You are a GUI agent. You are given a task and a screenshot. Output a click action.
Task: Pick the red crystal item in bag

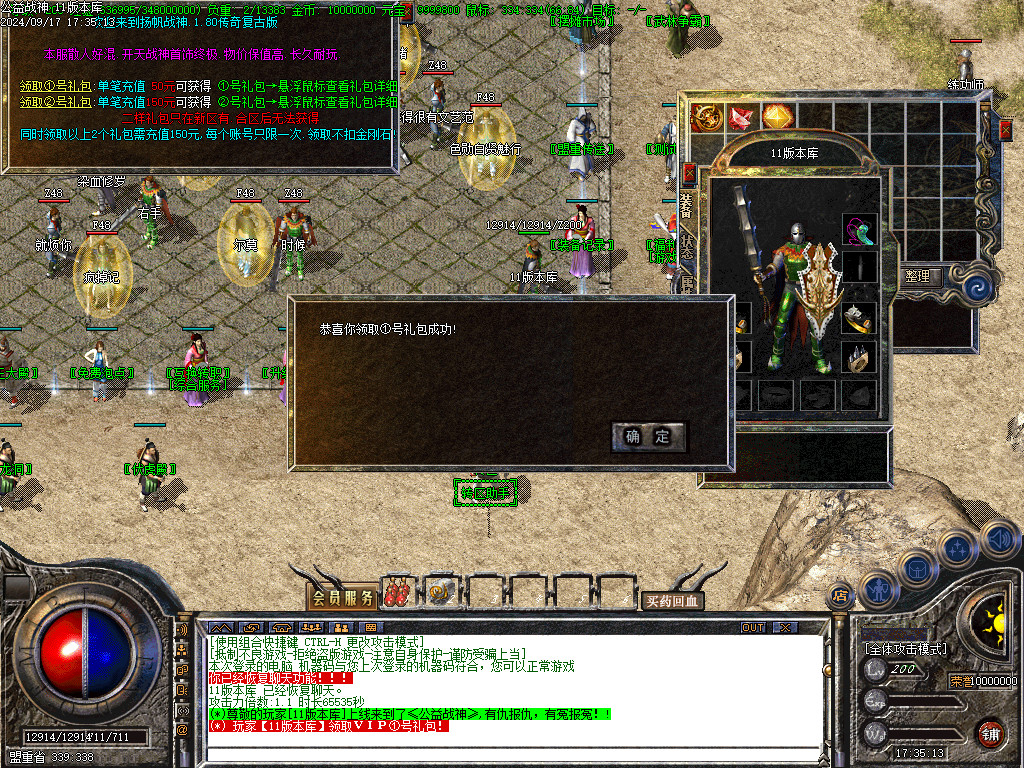[x=742, y=117]
